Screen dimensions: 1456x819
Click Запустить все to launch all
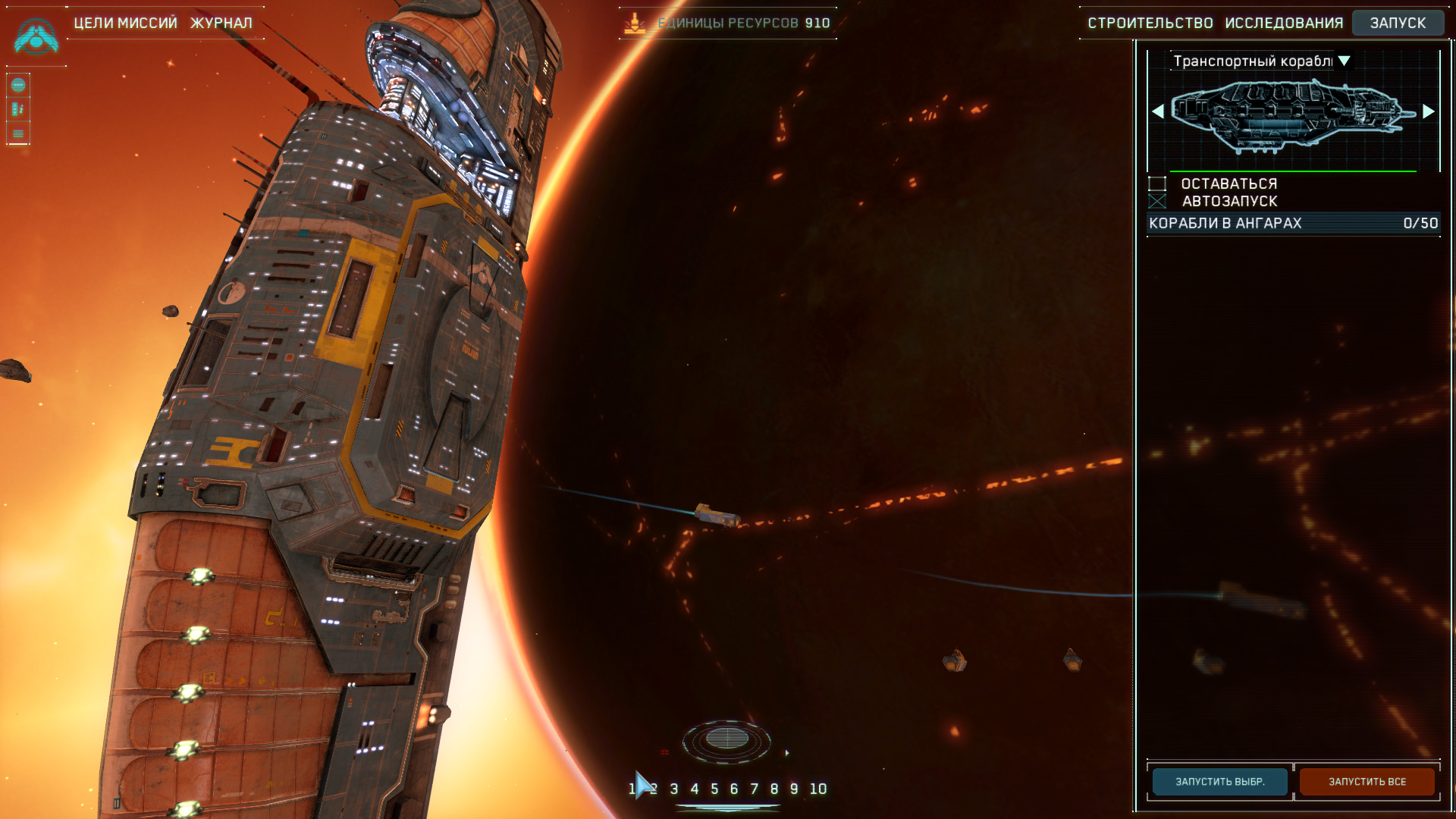(1367, 781)
